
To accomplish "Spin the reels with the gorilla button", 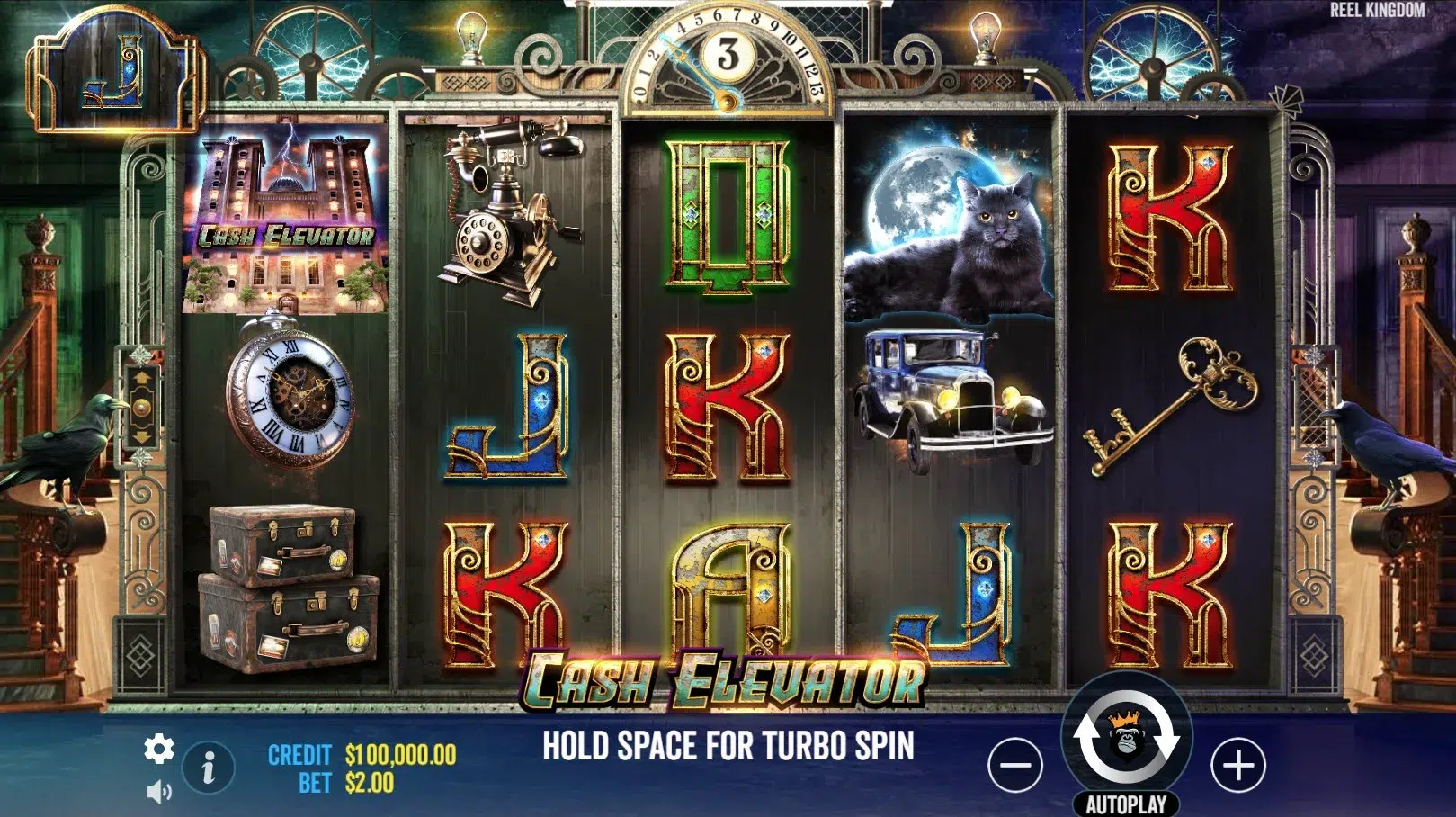I will tap(1126, 738).
